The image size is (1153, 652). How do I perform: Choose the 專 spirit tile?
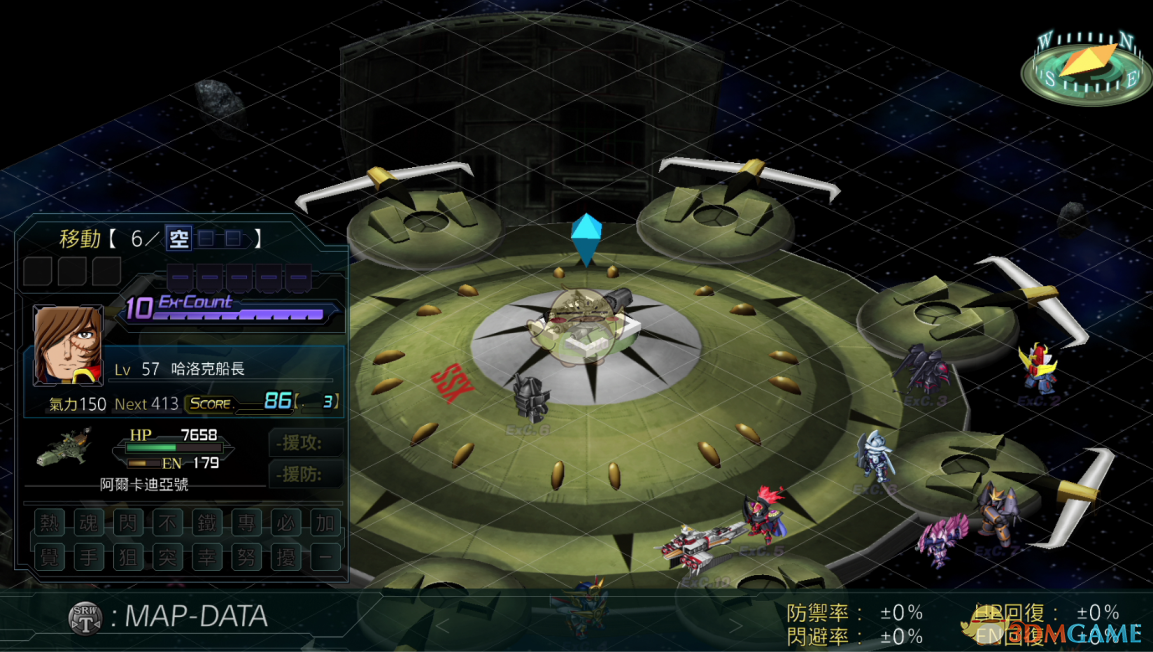coord(246,523)
